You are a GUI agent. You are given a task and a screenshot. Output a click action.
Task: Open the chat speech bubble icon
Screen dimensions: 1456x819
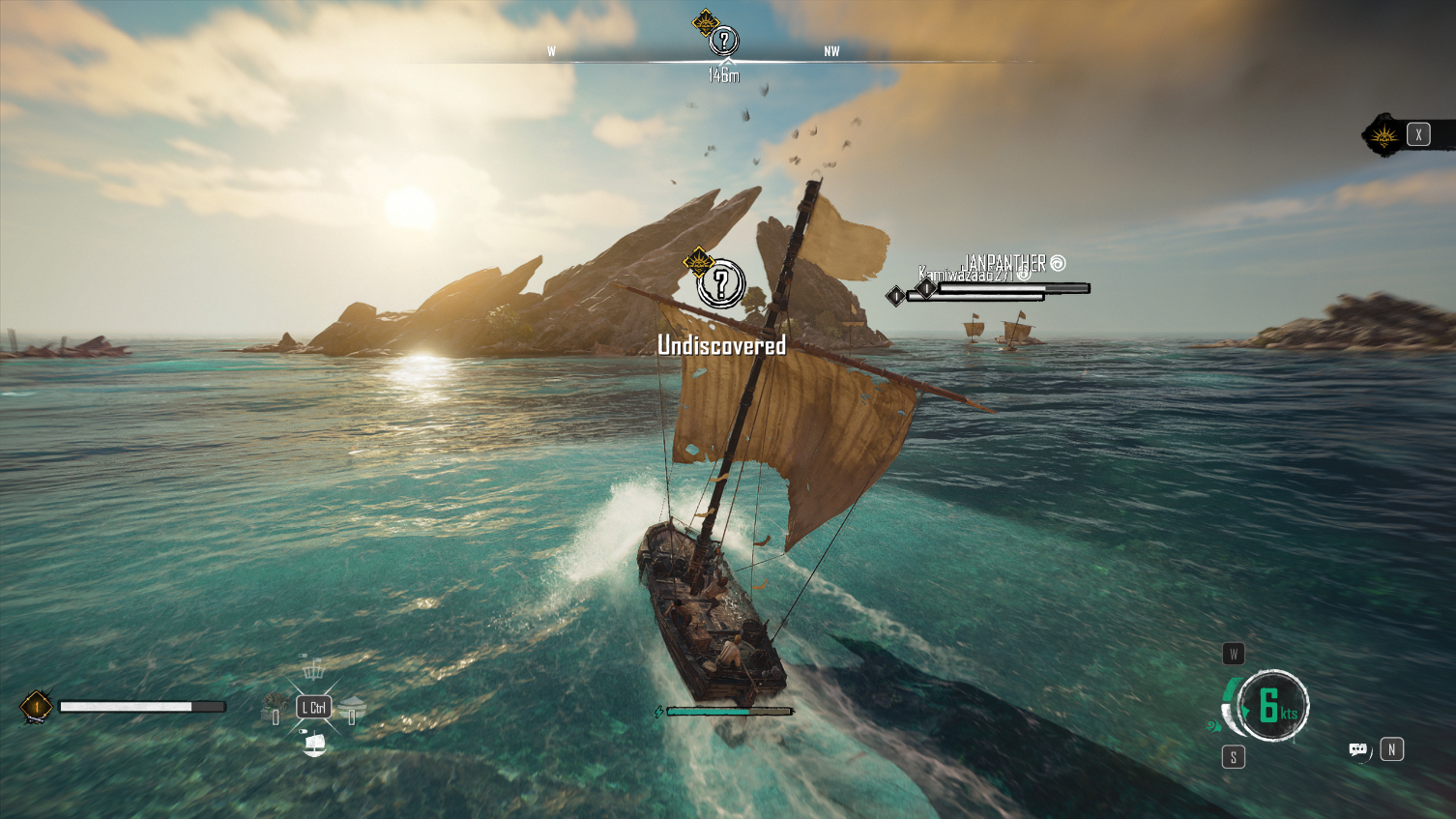(x=1357, y=750)
